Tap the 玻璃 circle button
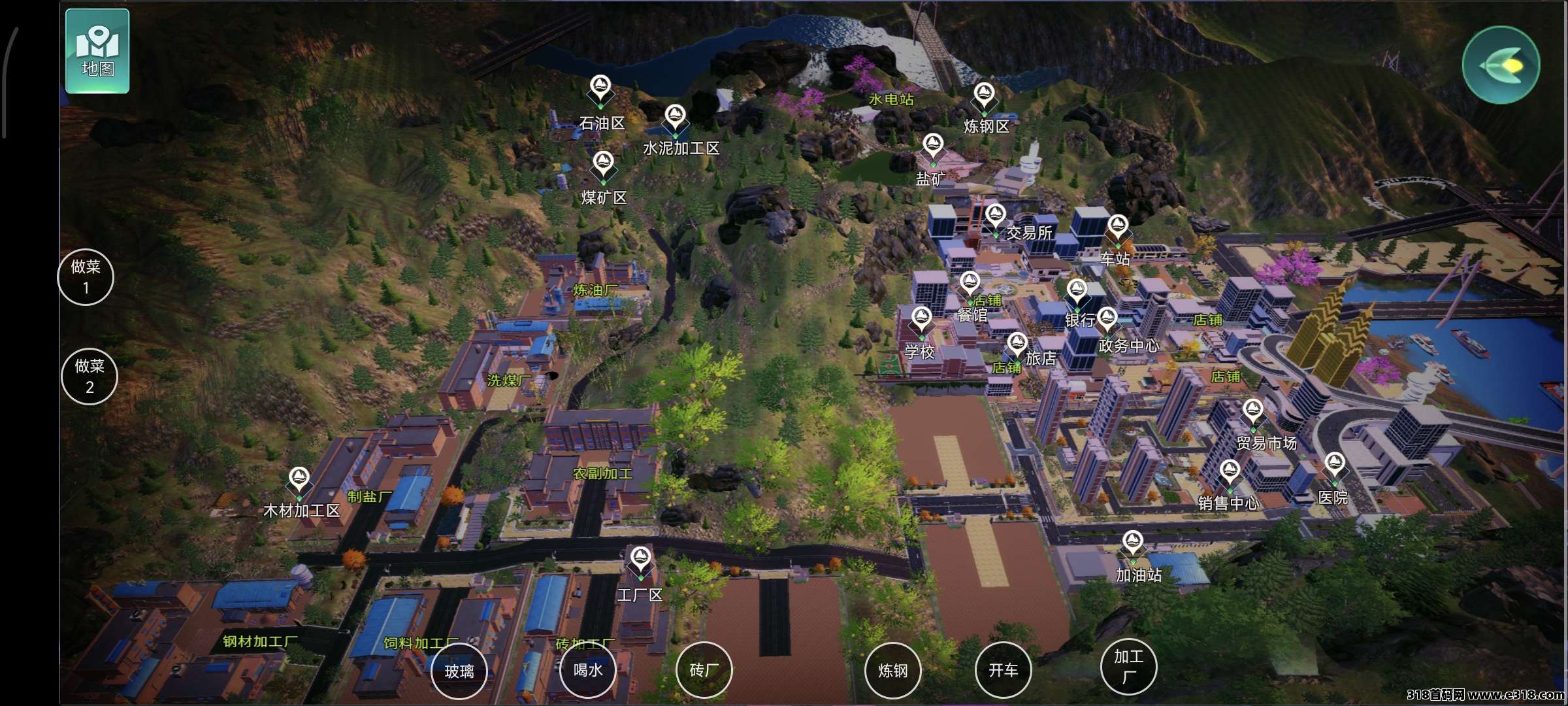The width and height of the screenshot is (1568, 706). [459, 671]
